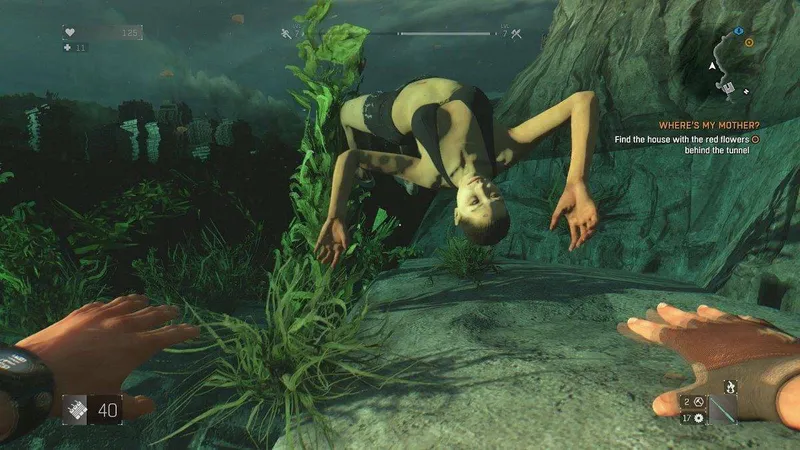Click the hammer weapon repairs icon

click(x=700, y=400)
